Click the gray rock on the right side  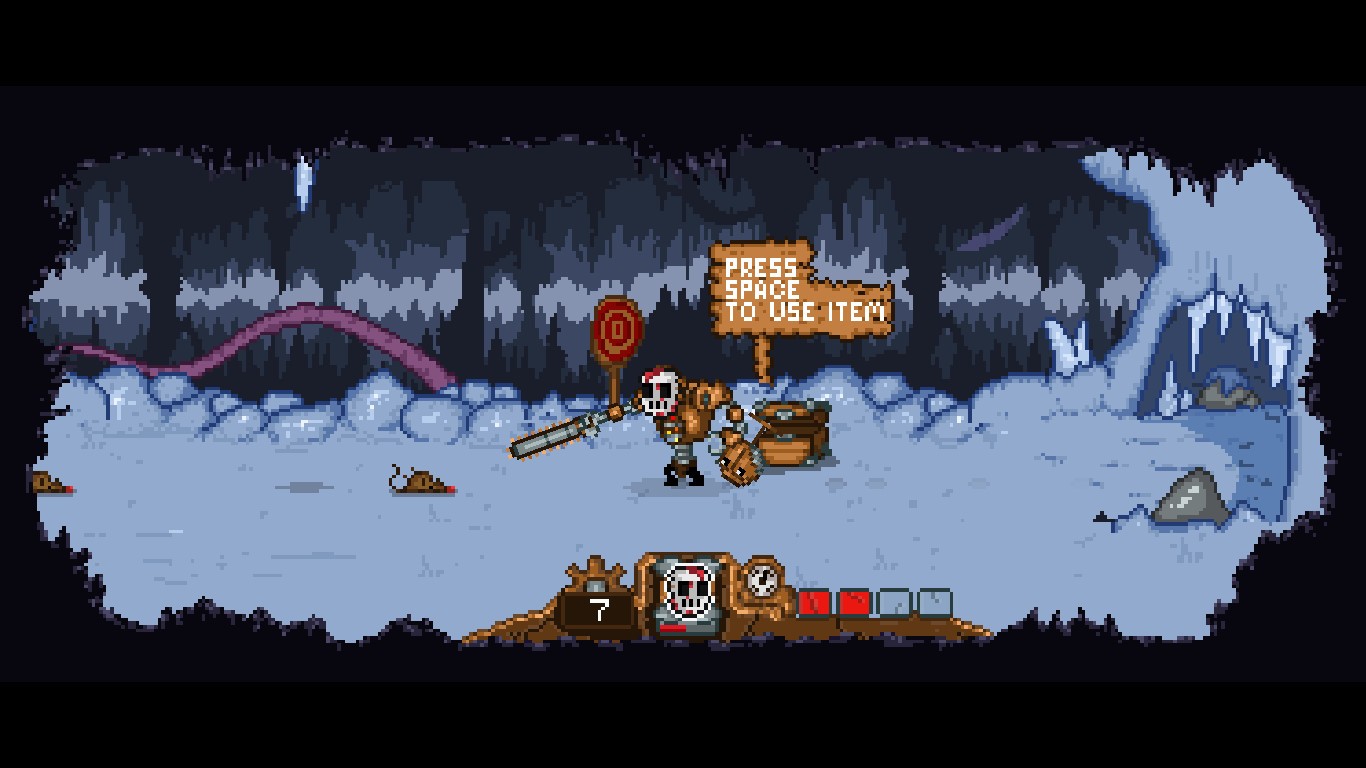(x=1190, y=495)
